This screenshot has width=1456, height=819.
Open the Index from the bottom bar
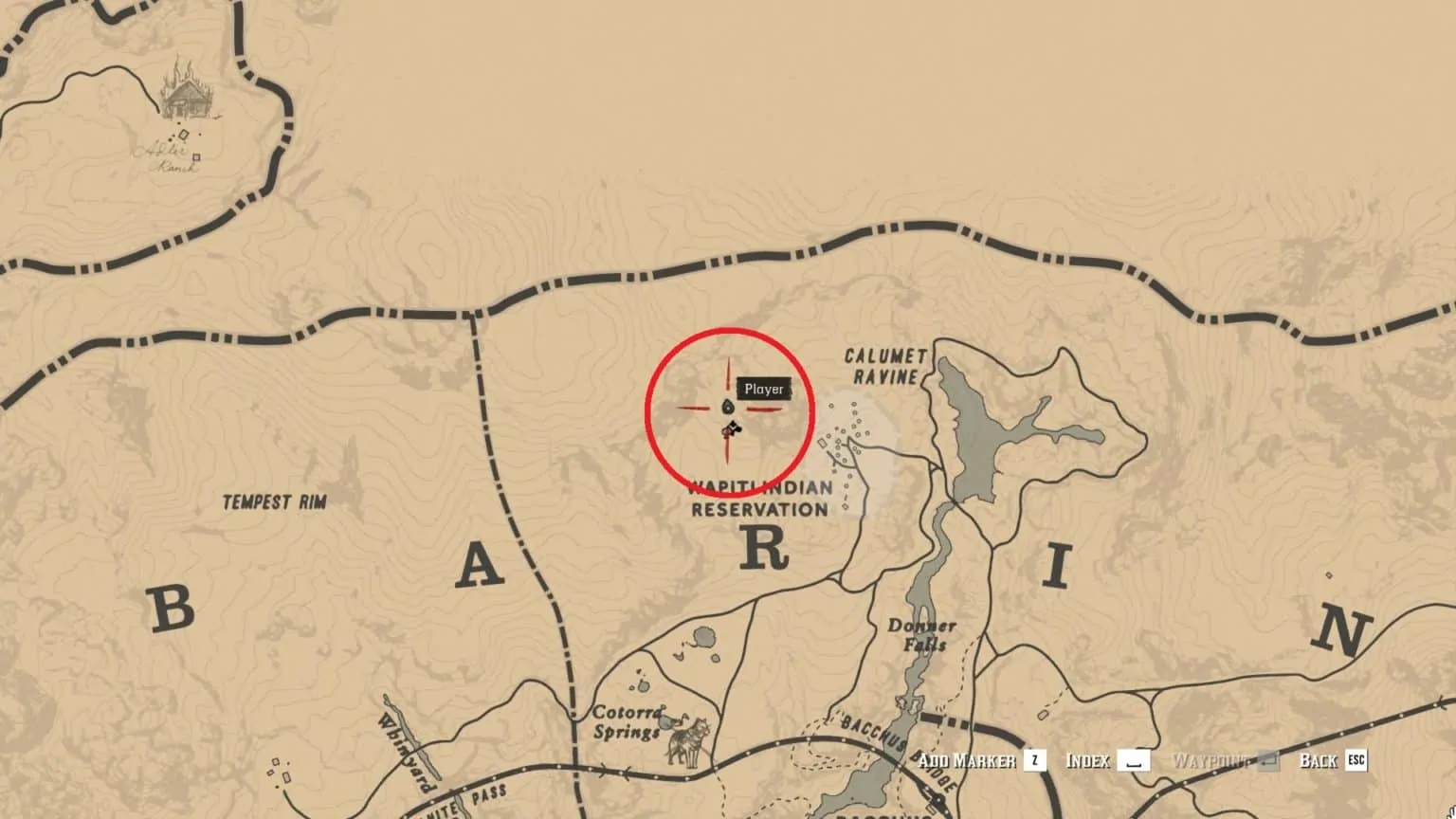[1087, 760]
